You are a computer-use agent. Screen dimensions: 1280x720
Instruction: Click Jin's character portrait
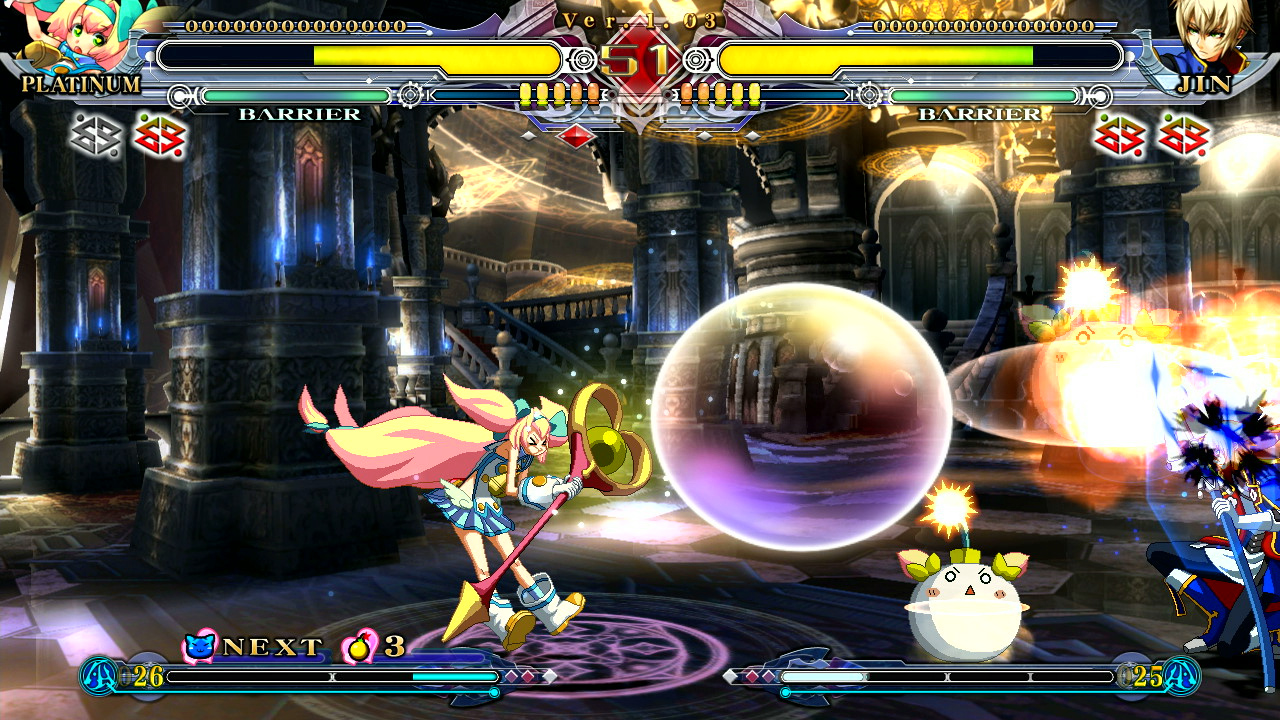(1203, 38)
